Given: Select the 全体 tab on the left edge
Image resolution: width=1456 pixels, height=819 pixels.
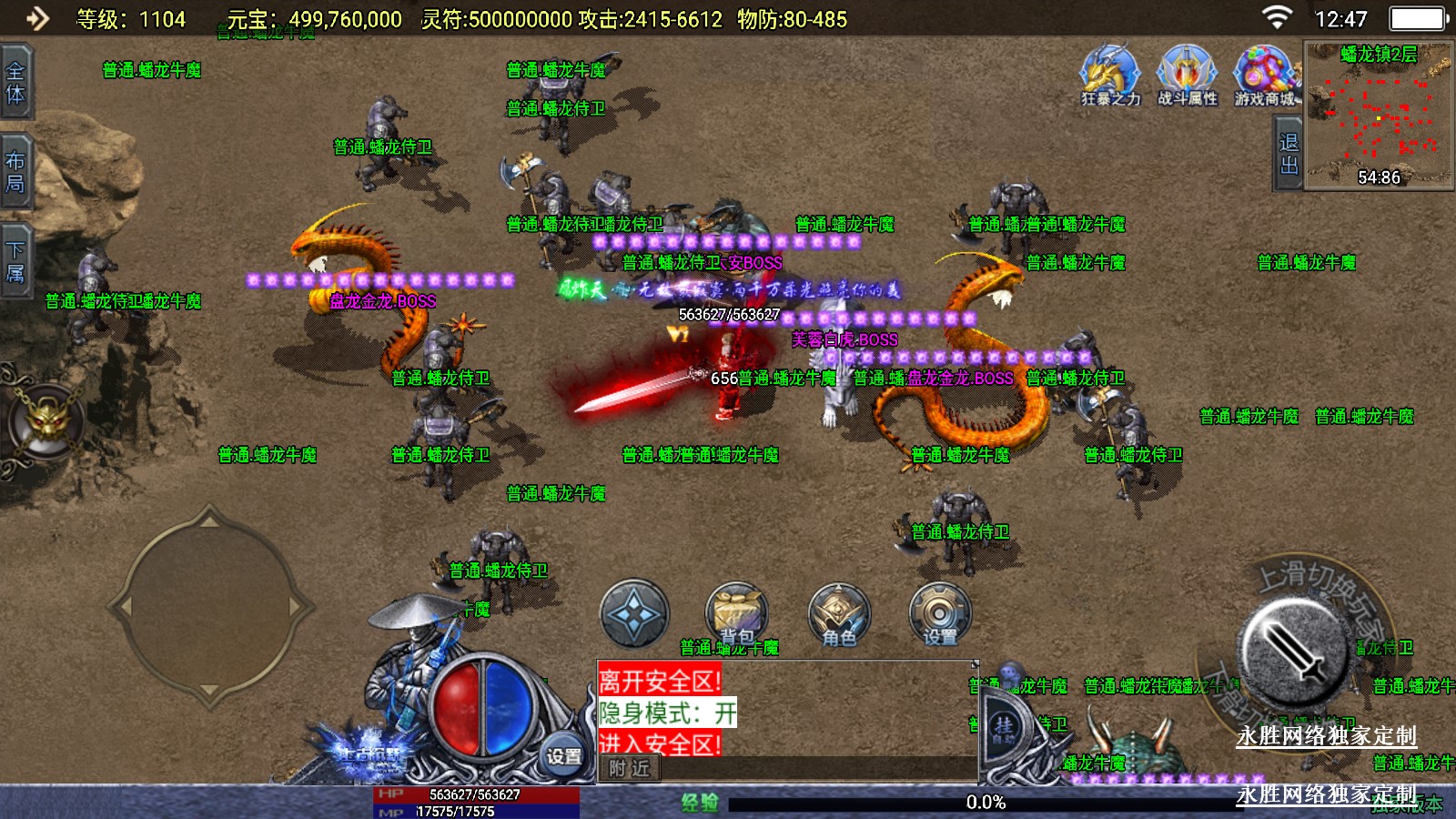Looking at the screenshot, I should pyautogui.click(x=15, y=83).
